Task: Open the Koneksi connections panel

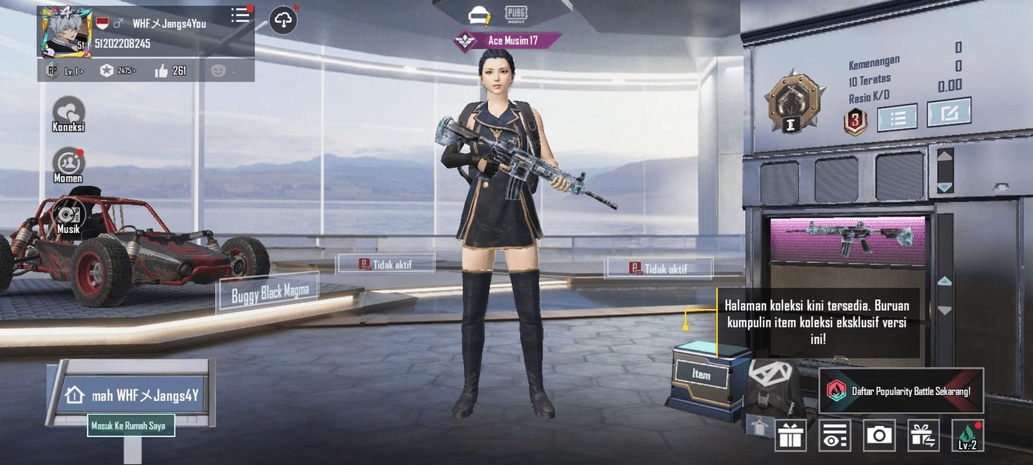Action: tap(68, 115)
